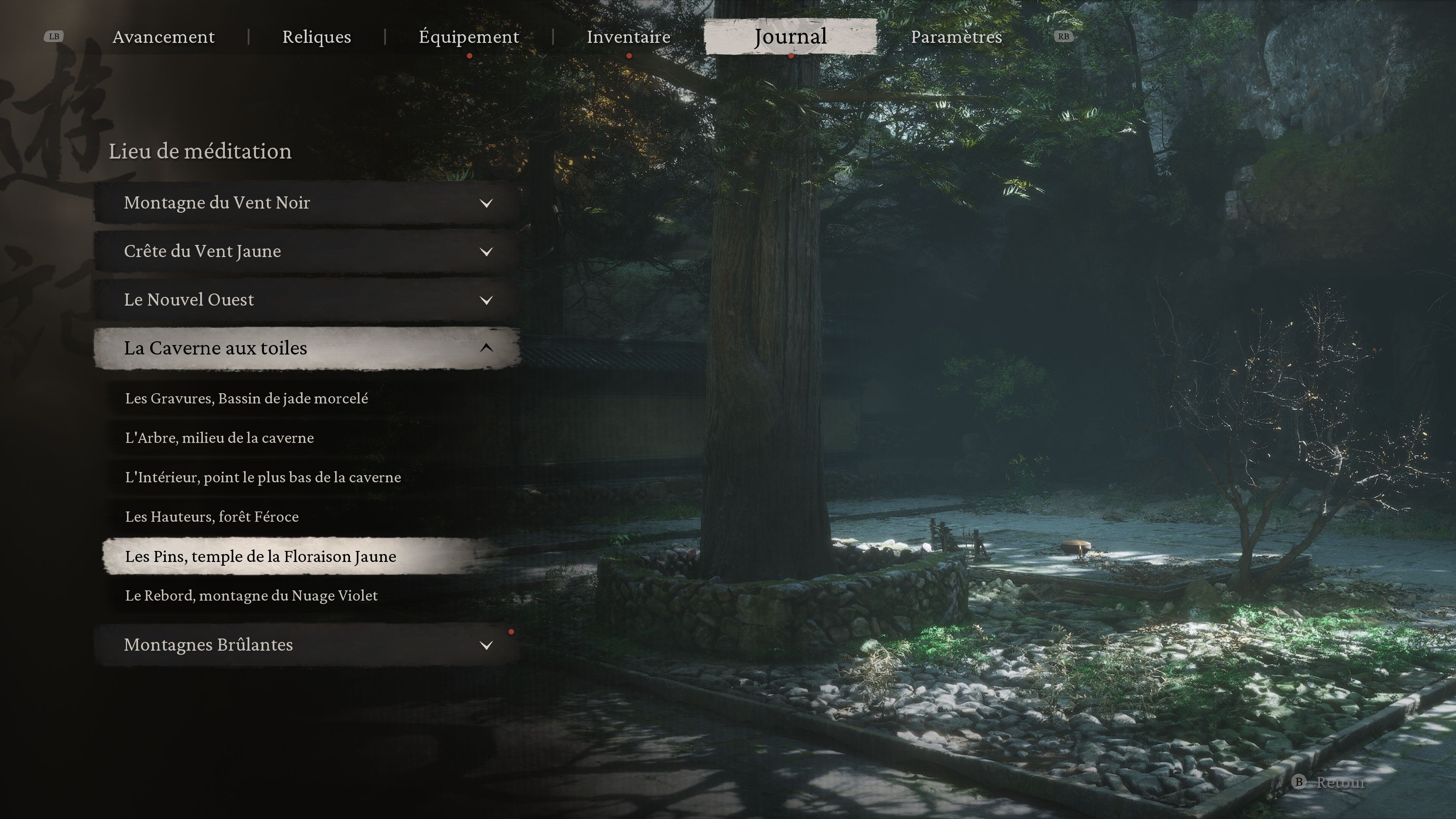Switch to the Avancement tab
Viewport: 1456px width, 819px height.
click(163, 37)
